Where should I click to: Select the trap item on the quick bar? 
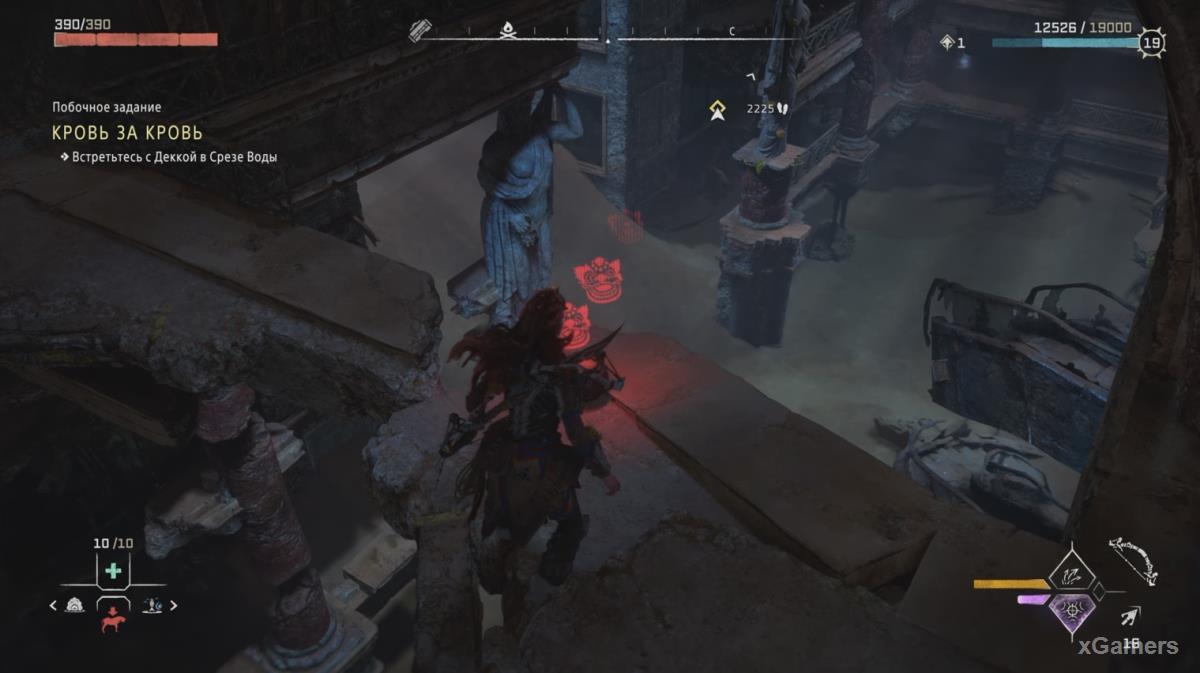click(74, 605)
